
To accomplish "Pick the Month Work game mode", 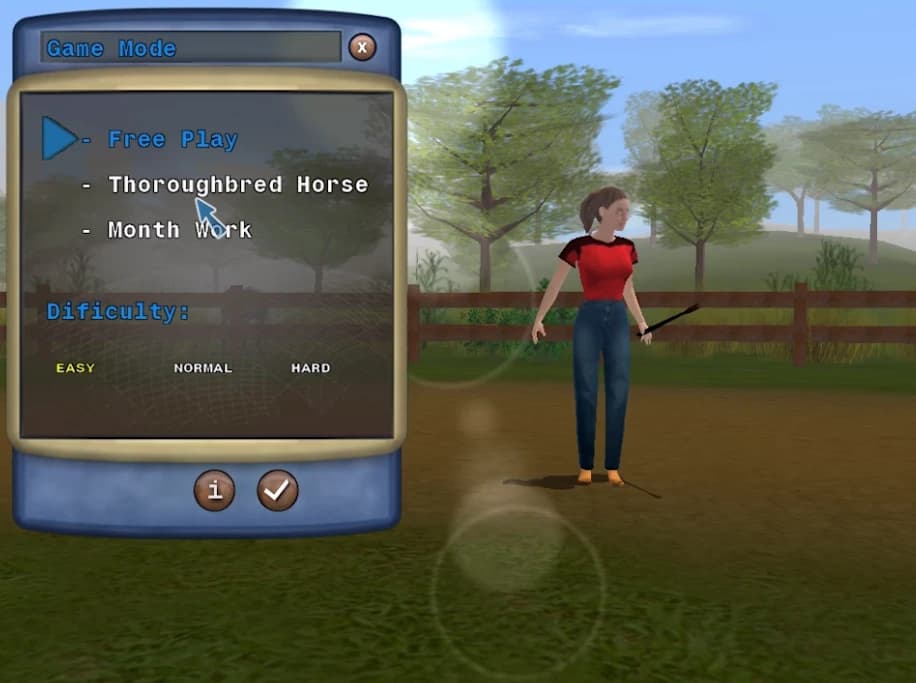I will [179, 230].
